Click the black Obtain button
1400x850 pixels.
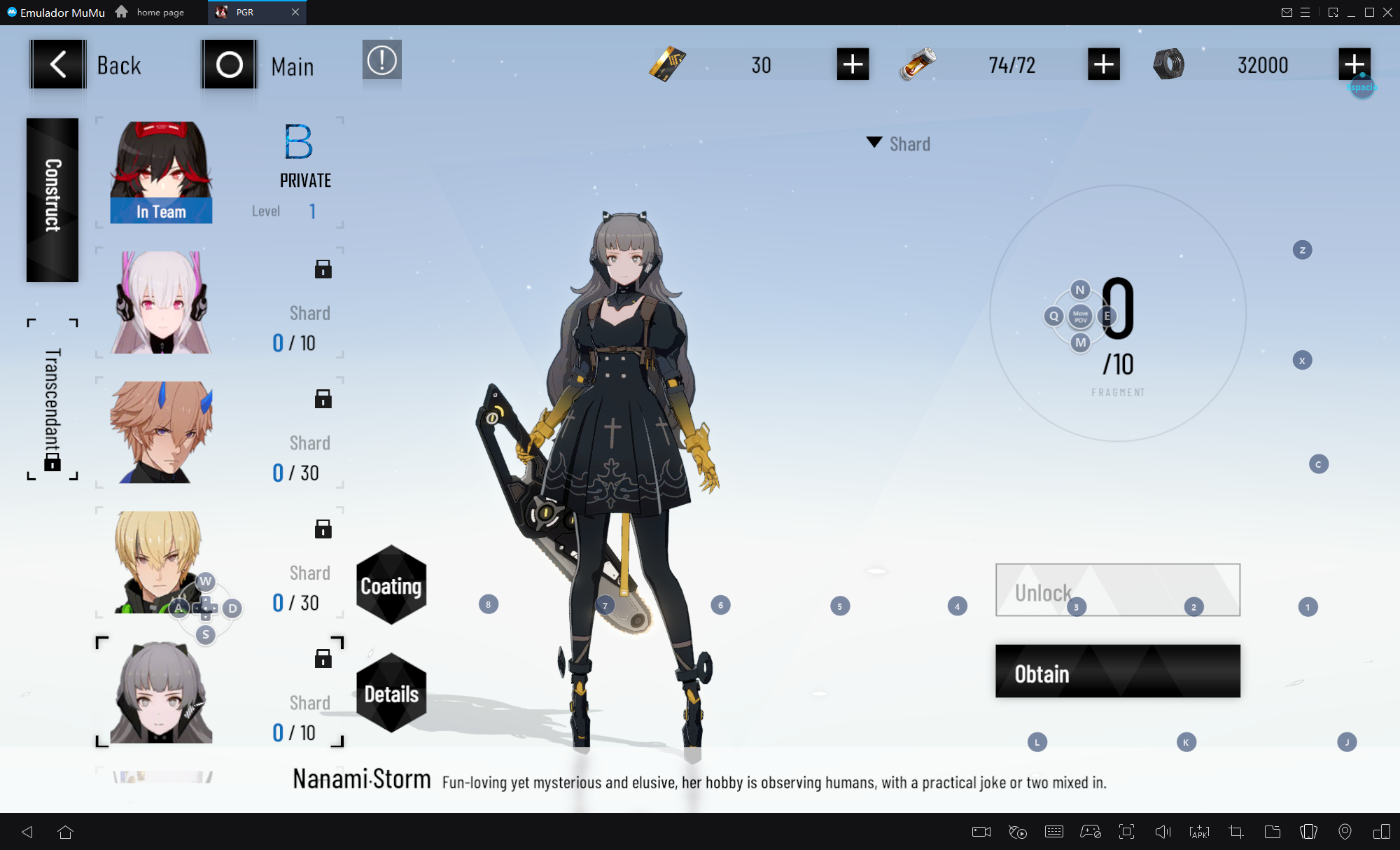1117,671
